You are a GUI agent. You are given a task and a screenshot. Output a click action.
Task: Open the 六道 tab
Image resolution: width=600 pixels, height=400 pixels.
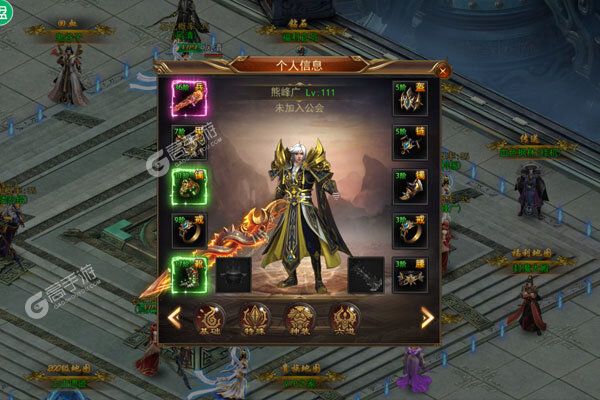pos(345,318)
